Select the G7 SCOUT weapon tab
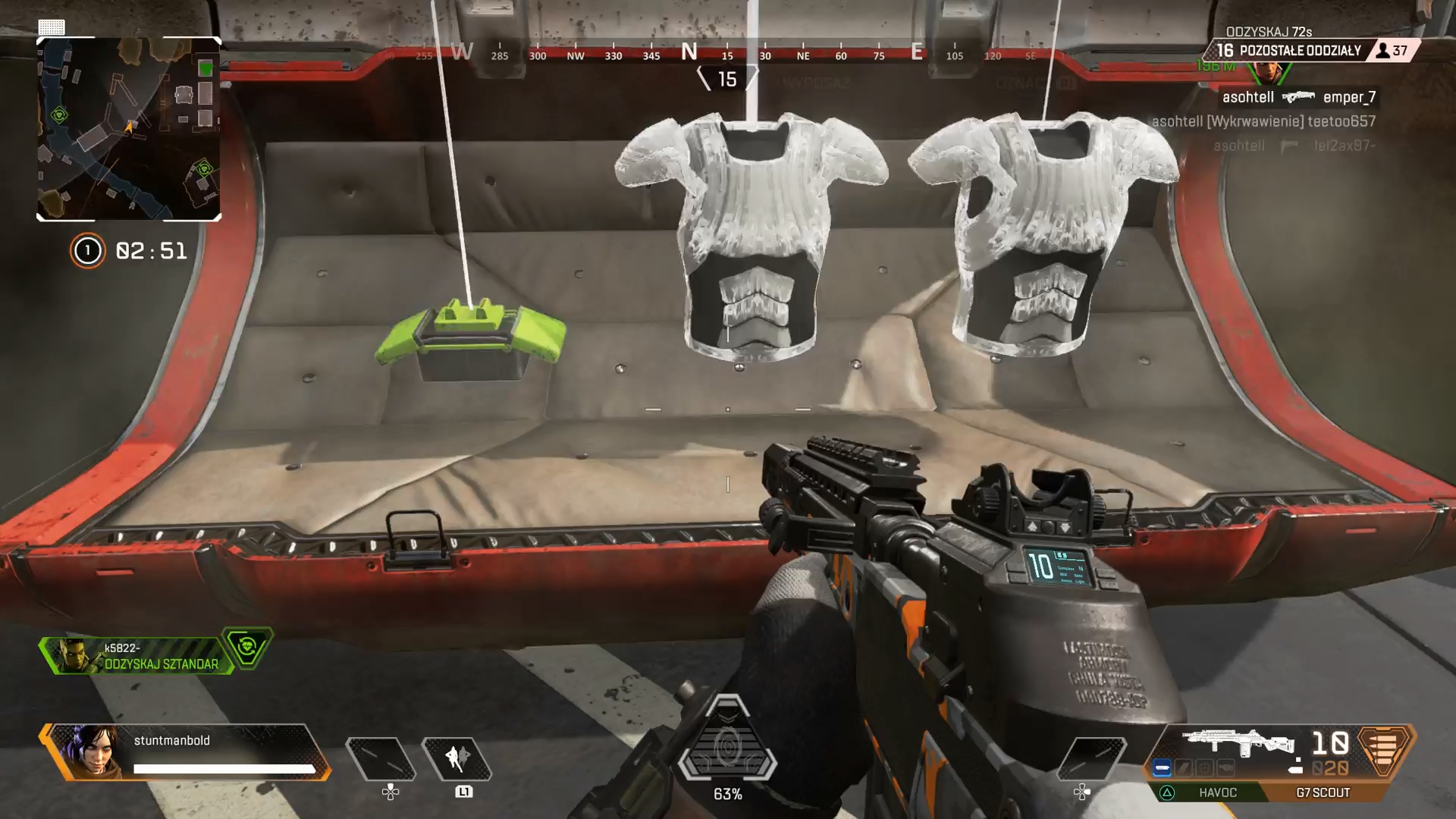The height and width of the screenshot is (819, 1456). (x=1323, y=792)
